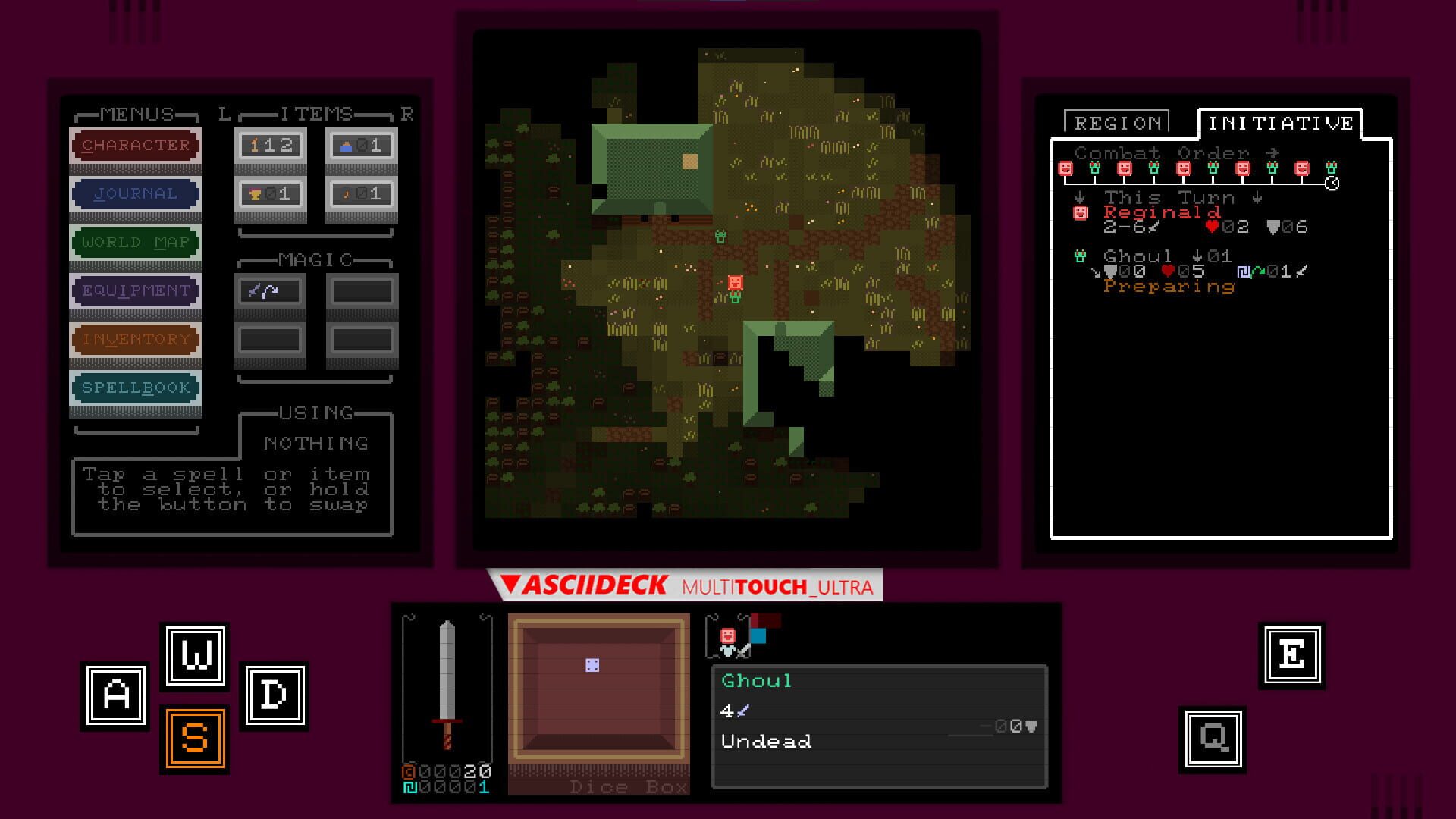Select the arrows item stack showing 12
This screenshot has height=819, width=1456.
(270, 145)
